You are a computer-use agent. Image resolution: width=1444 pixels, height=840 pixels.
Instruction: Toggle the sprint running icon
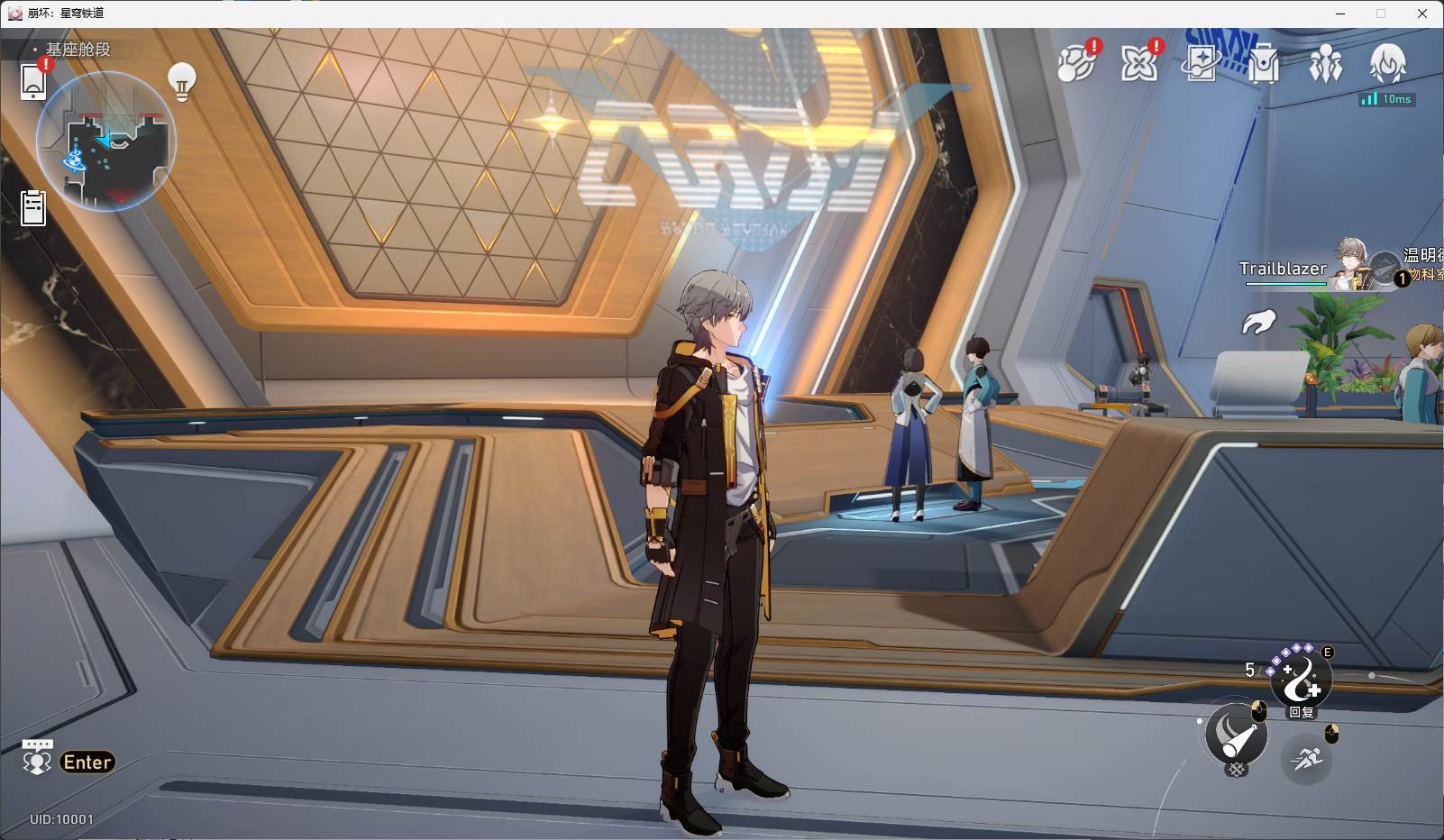click(1306, 758)
